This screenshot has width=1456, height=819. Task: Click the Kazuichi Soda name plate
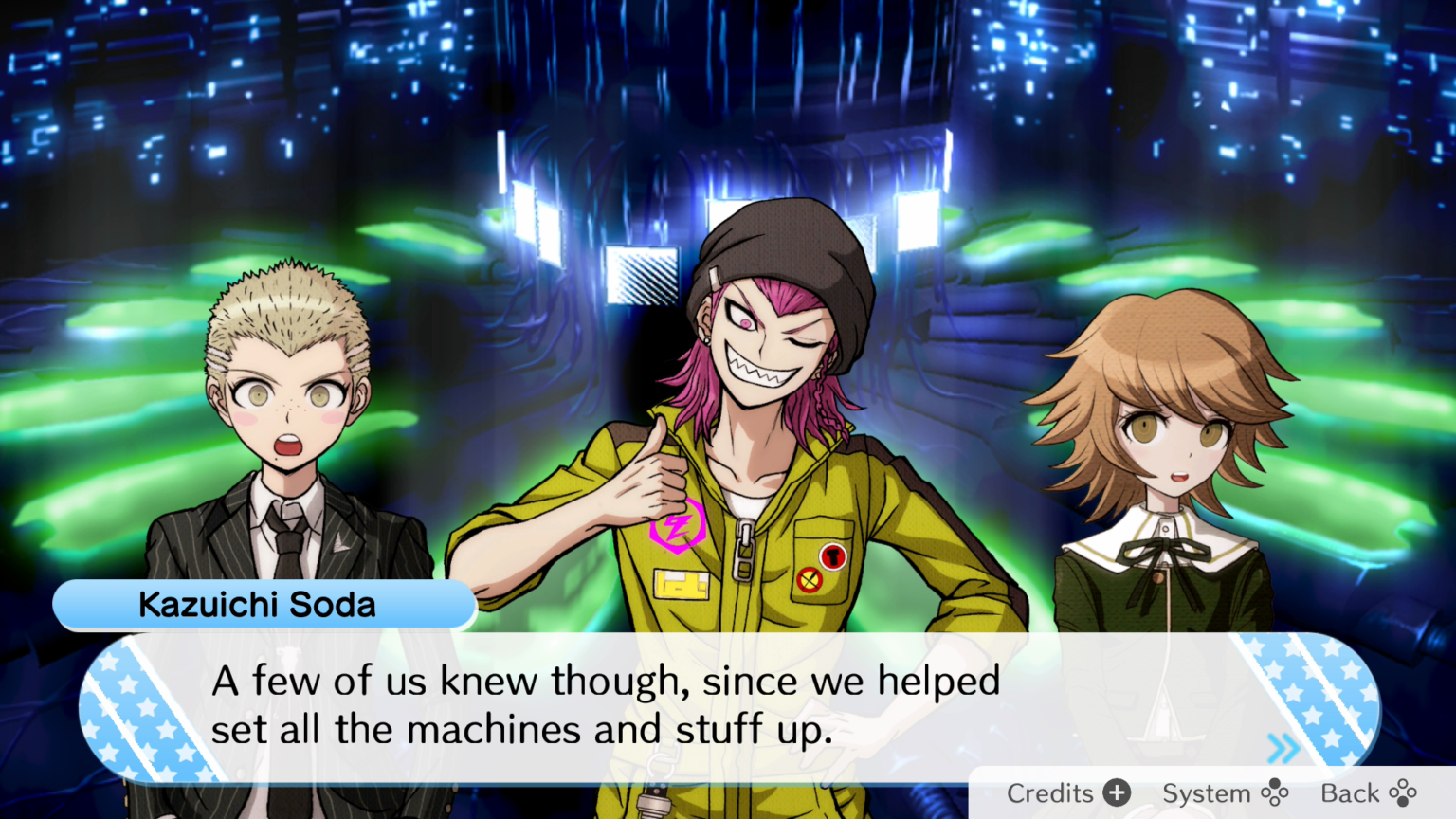(258, 604)
